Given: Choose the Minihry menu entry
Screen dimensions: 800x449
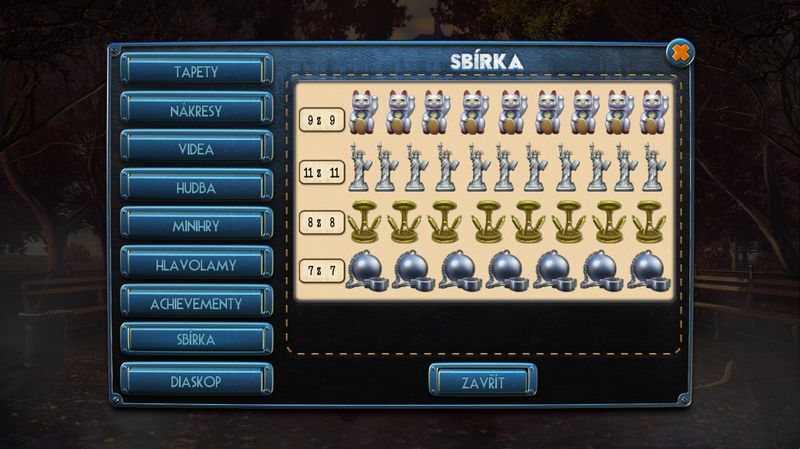Looking at the screenshot, I should coord(196,224).
